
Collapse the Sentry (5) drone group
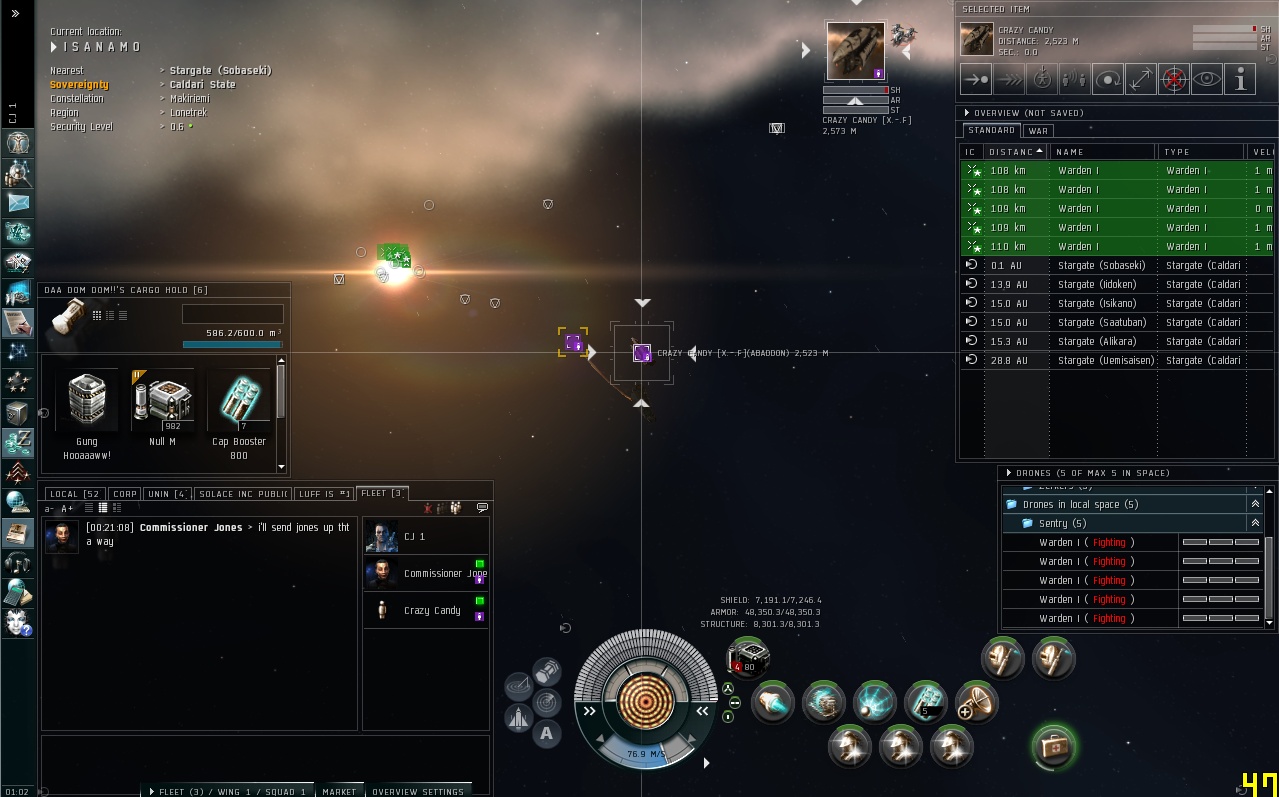coord(1255,523)
